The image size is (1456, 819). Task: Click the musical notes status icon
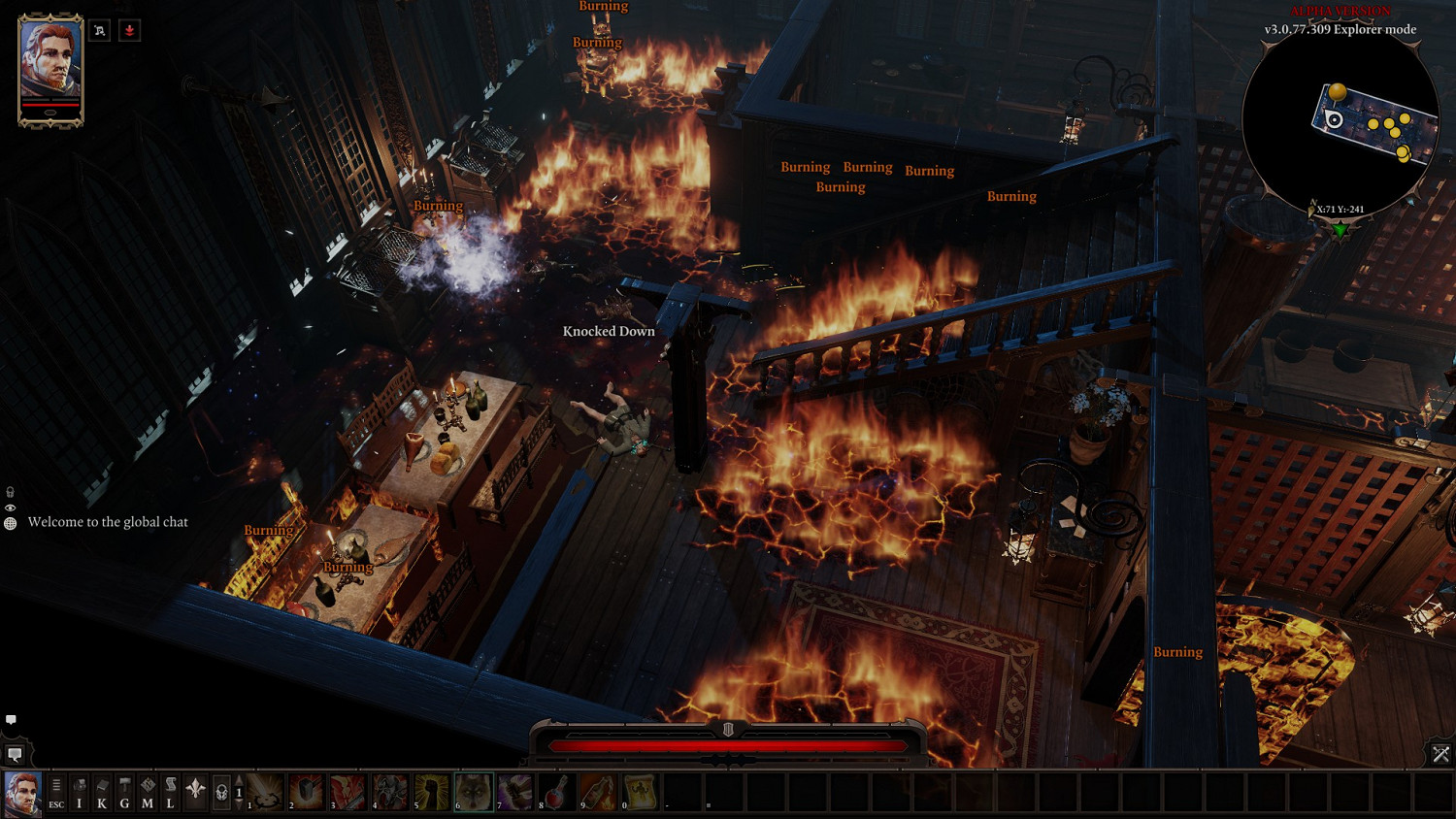[x=100, y=31]
